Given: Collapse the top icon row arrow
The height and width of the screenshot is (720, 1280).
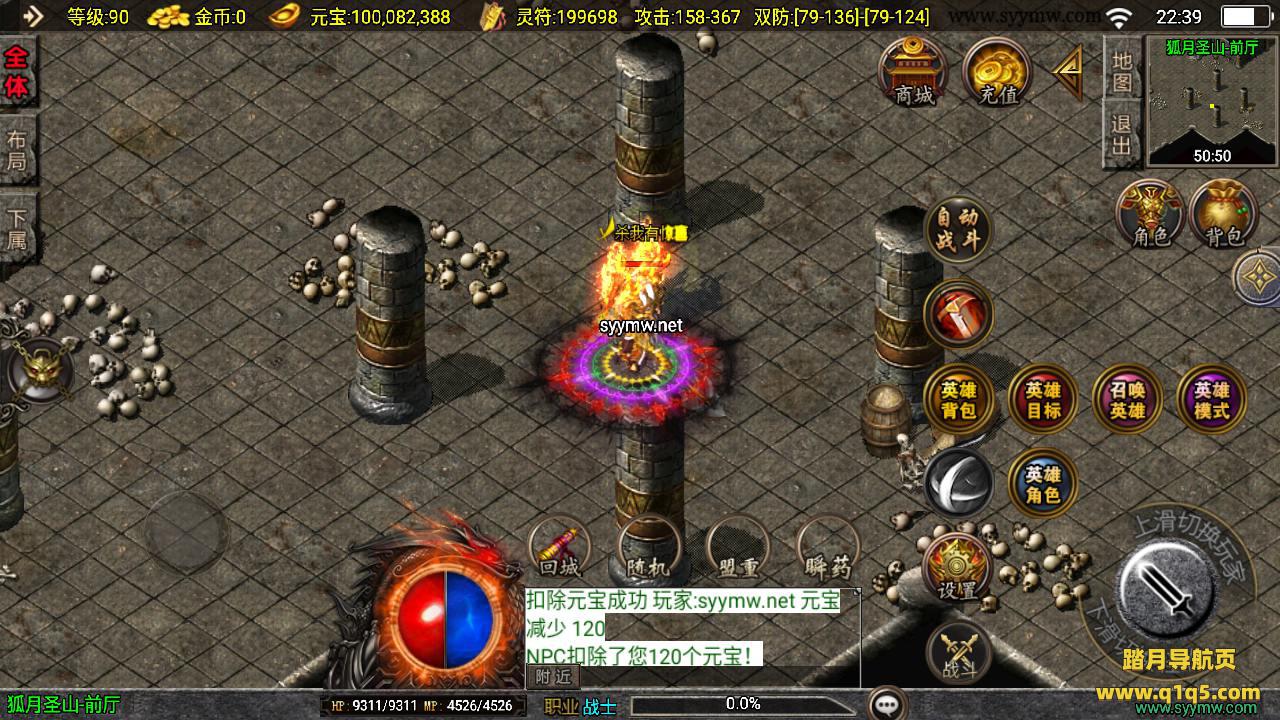Looking at the screenshot, I should tap(1068, 70).
